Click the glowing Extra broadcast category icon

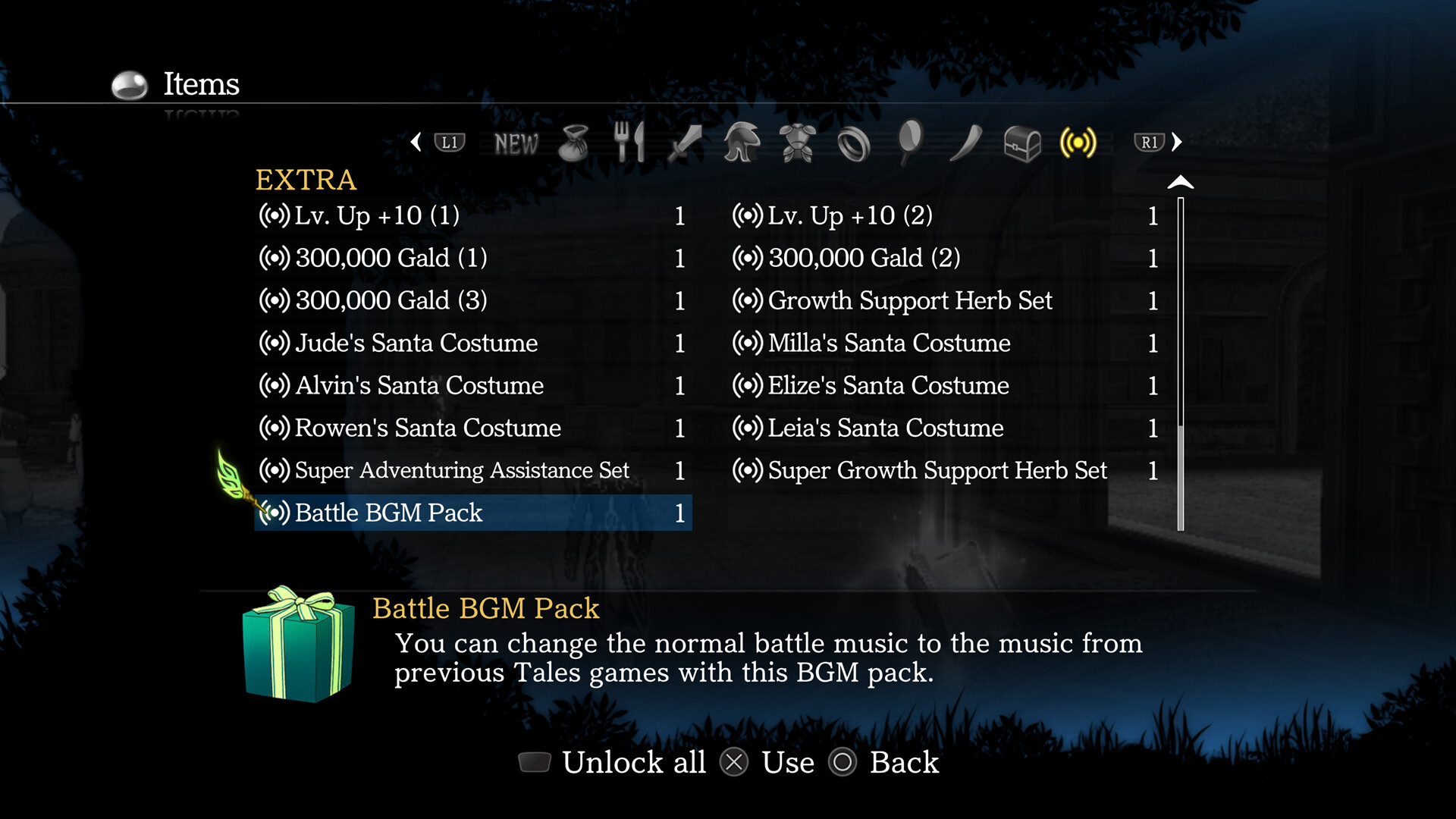pos(1078,143)
